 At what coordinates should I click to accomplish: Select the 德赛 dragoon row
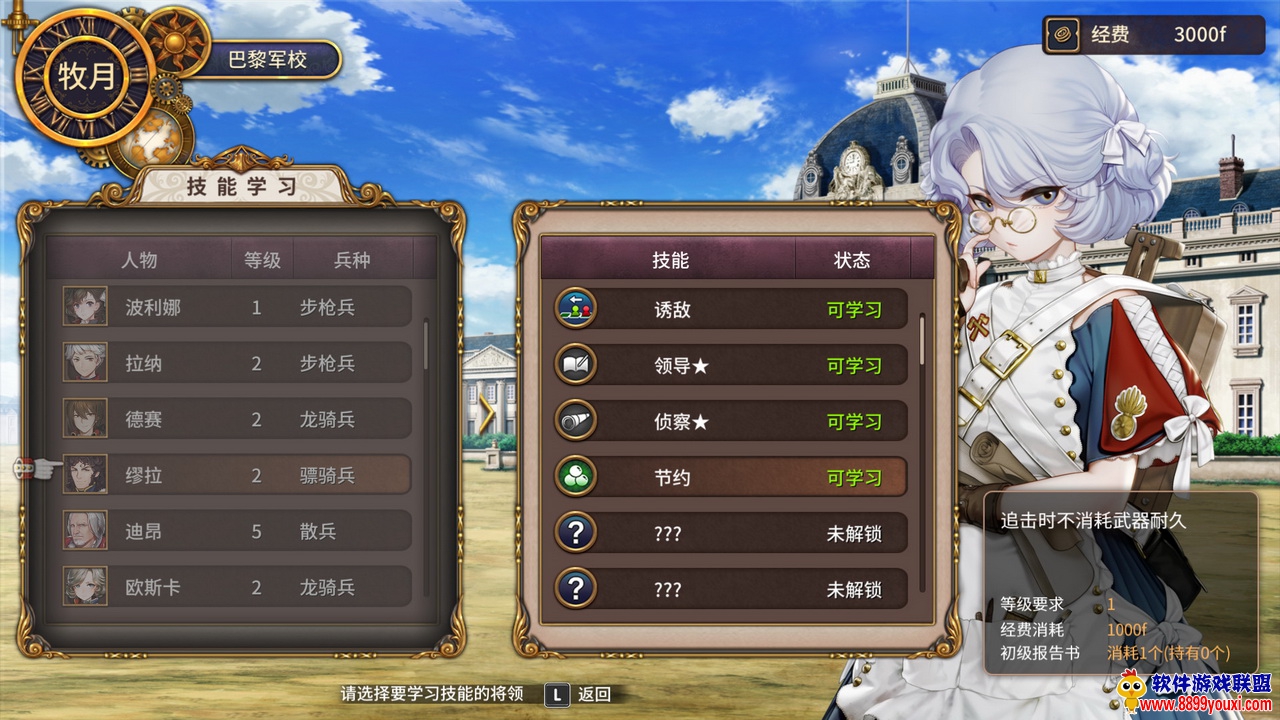[237, 419]
